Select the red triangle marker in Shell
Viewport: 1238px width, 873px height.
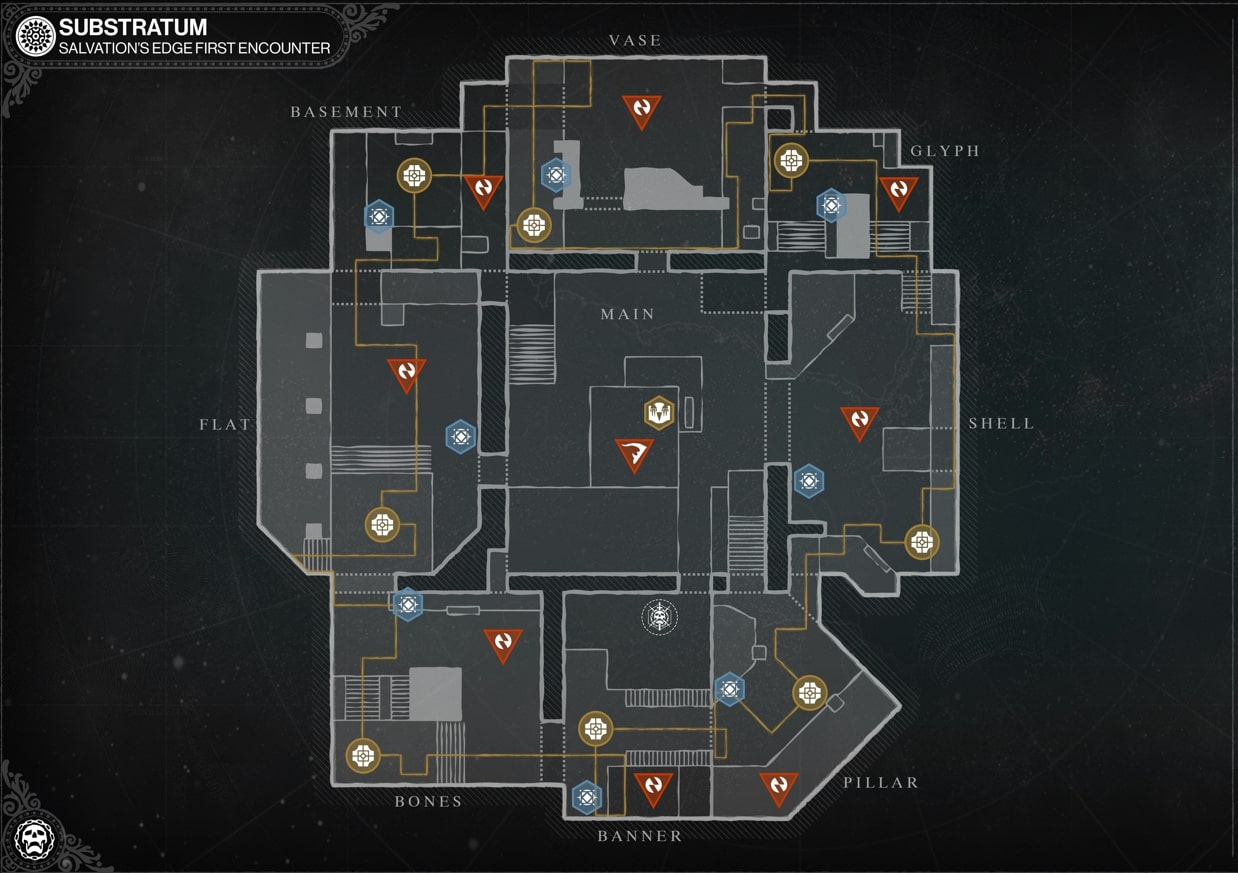(859, 421)
